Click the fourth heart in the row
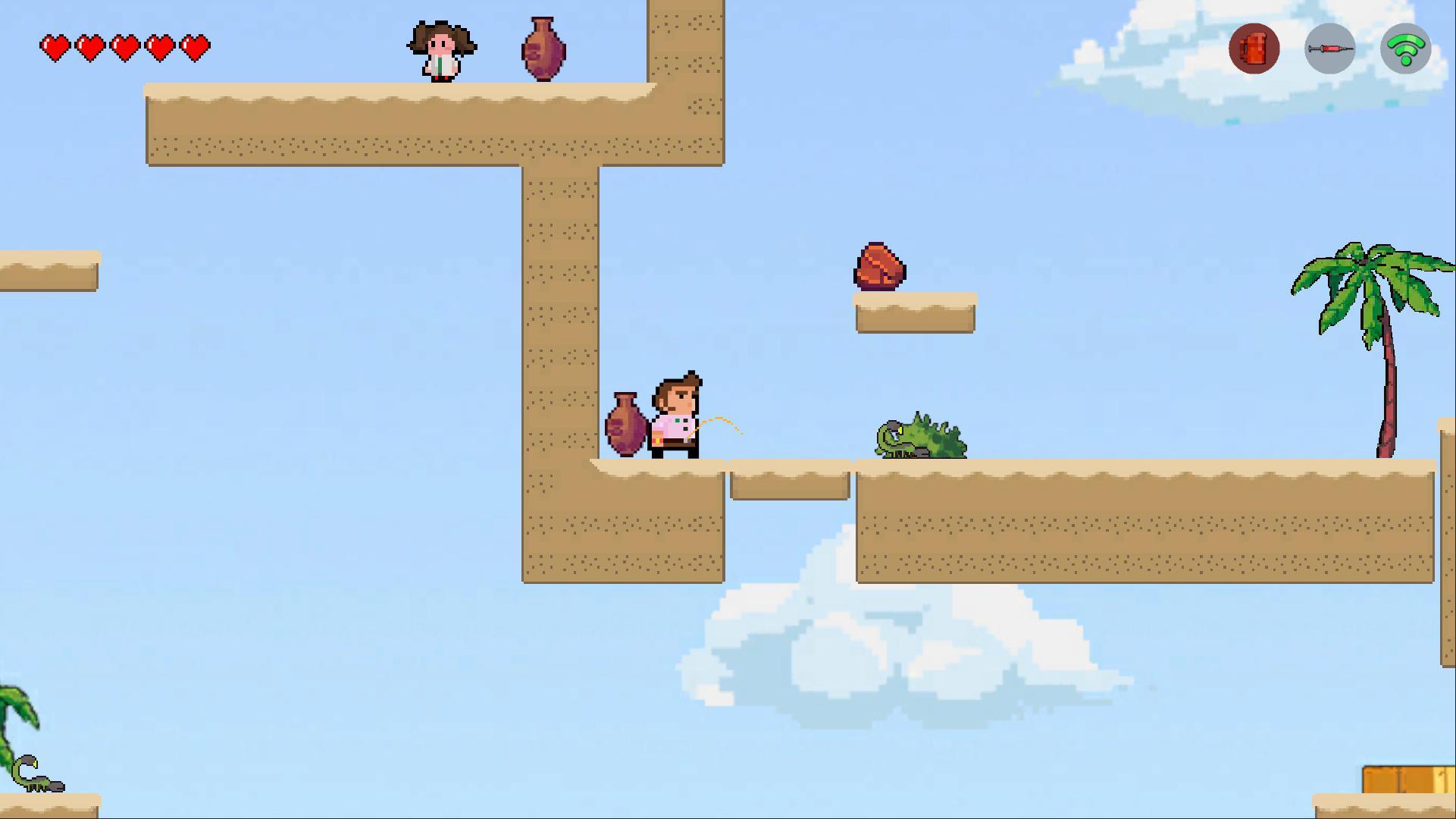This screenshot has width=1456, height=819. [x=161, y=46]
